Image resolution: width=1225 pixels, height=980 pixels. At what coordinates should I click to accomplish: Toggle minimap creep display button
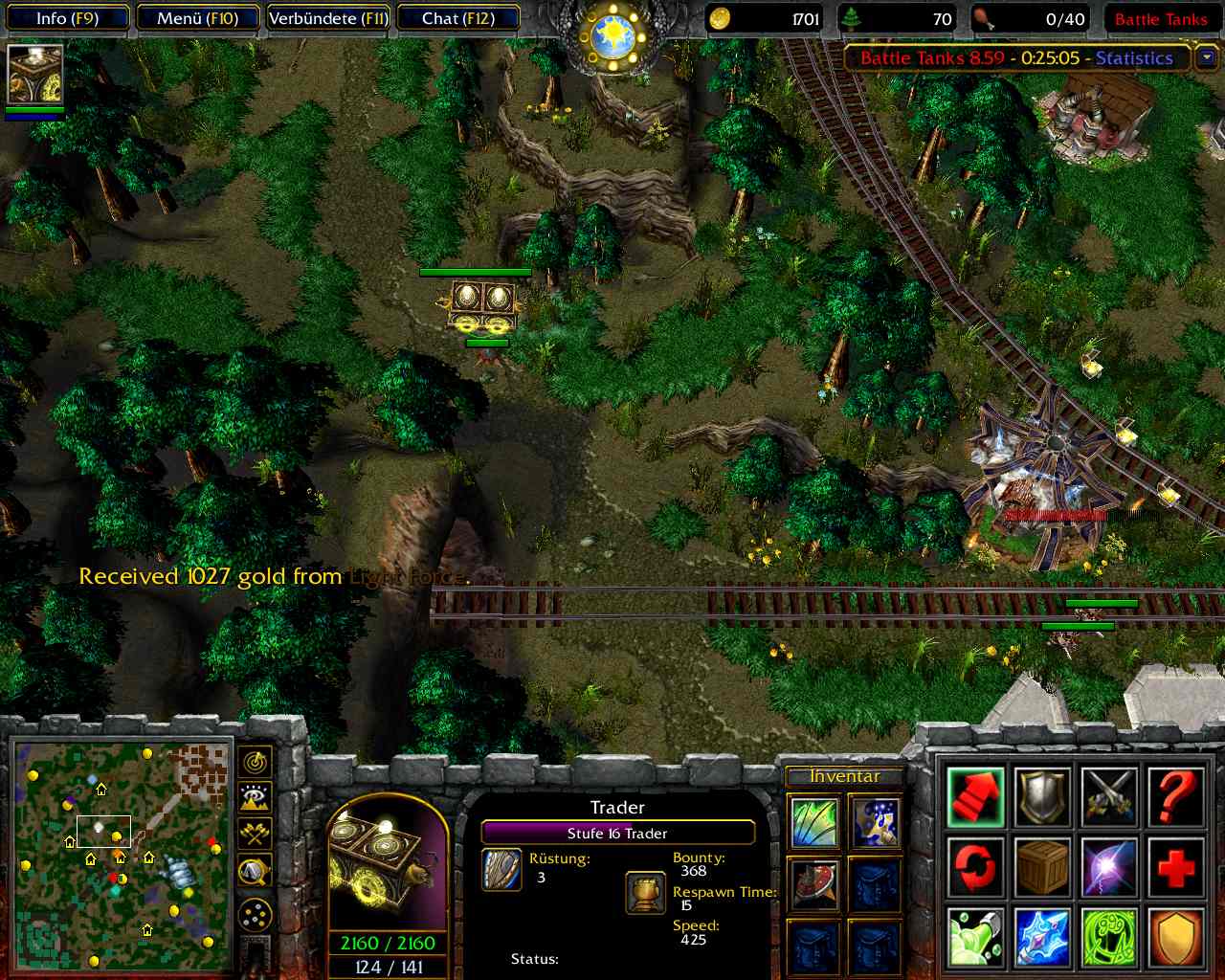click(255, 871)
